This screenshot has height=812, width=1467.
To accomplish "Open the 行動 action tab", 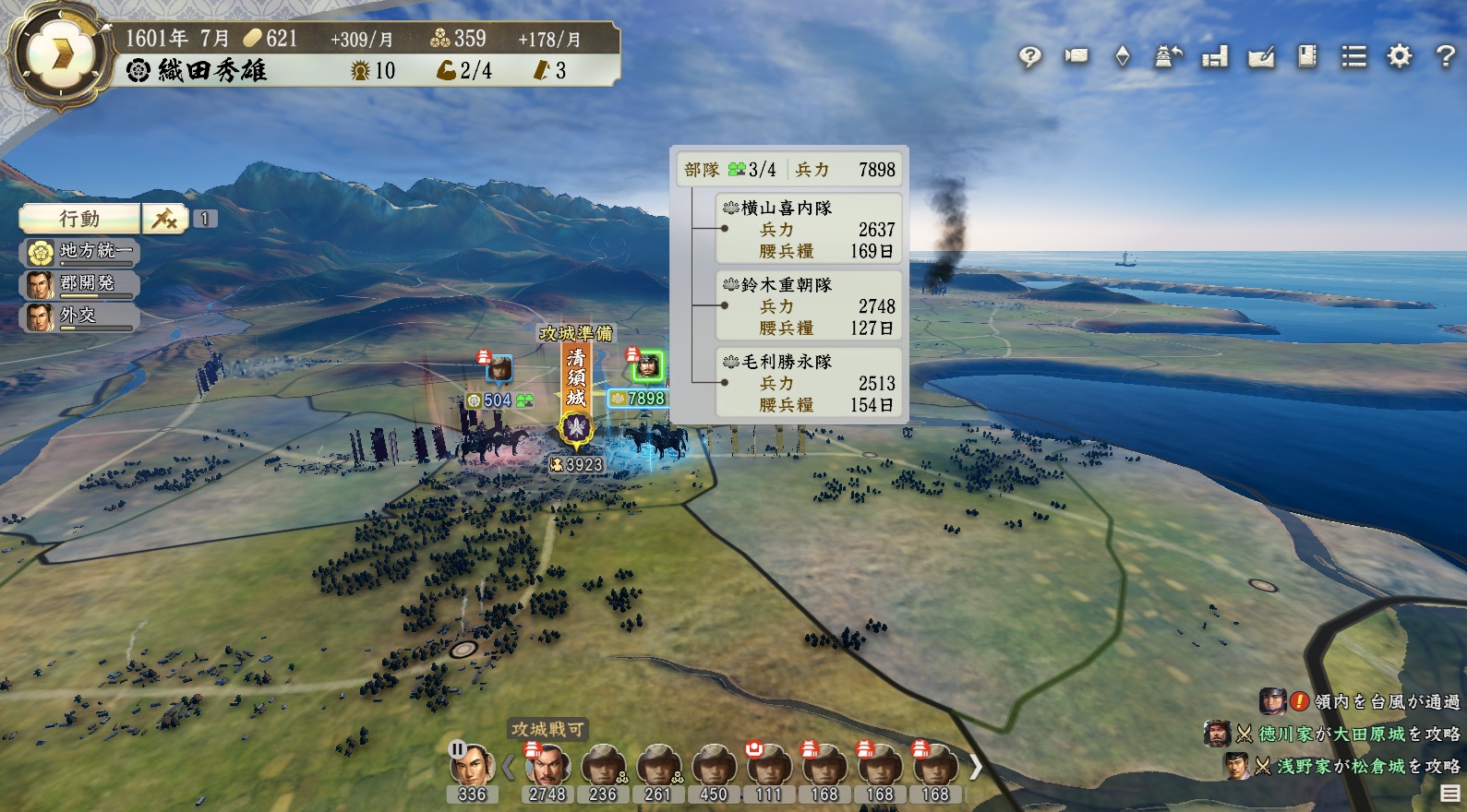I will 79,219.
